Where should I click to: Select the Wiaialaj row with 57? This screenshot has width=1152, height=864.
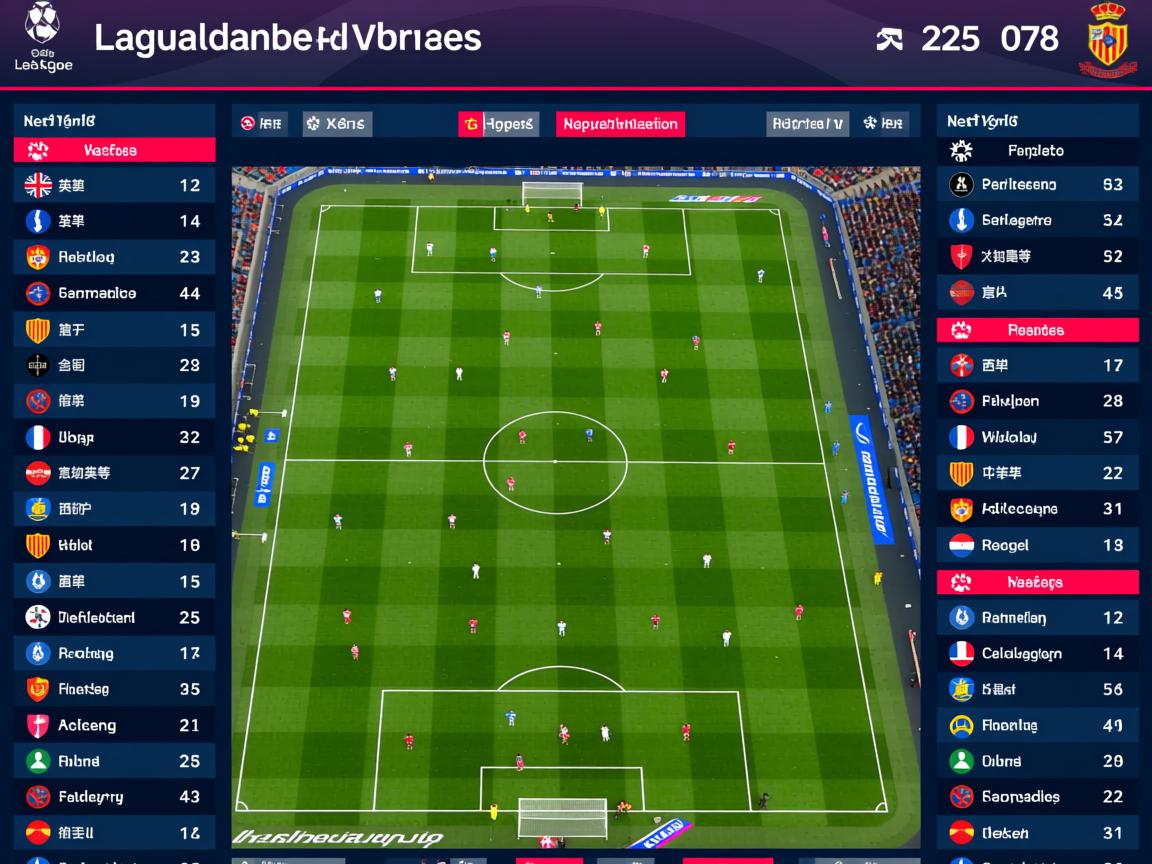point(1037,437)
